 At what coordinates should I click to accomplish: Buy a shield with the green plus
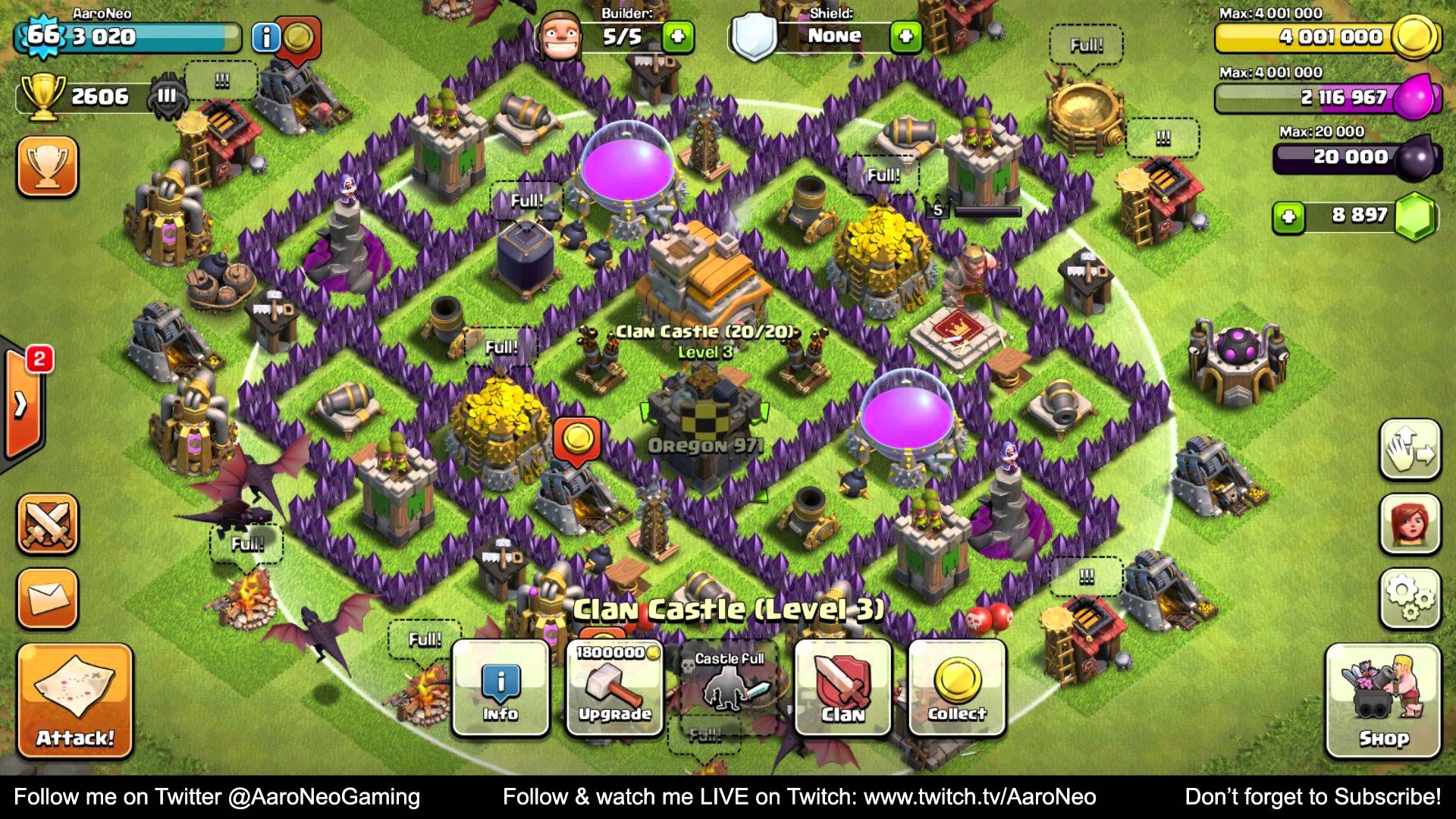coord(905,36)
